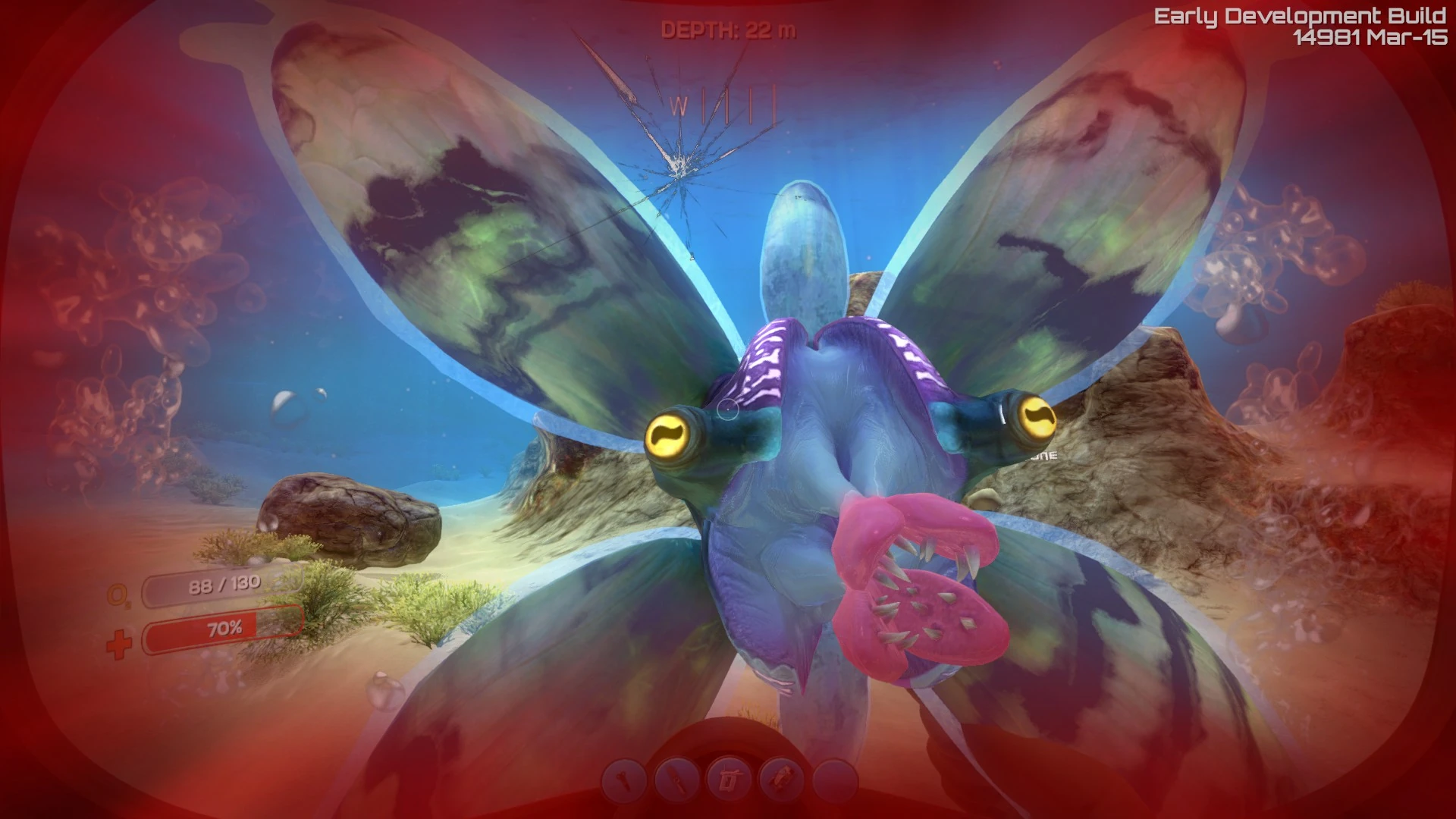Click the O2 oxygen indicator icon

(119, 595)
